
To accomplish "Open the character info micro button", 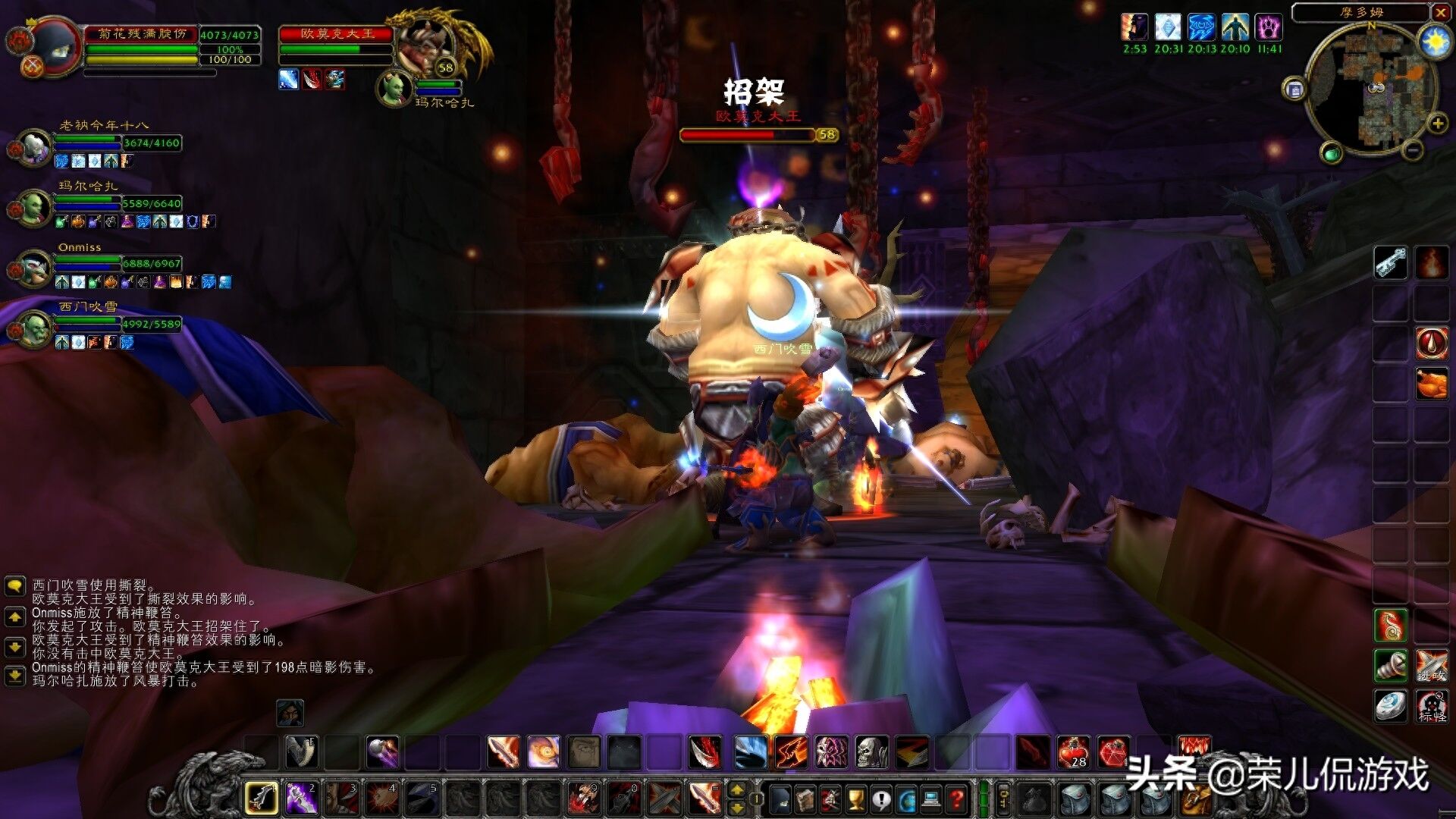I will [780, 799].
